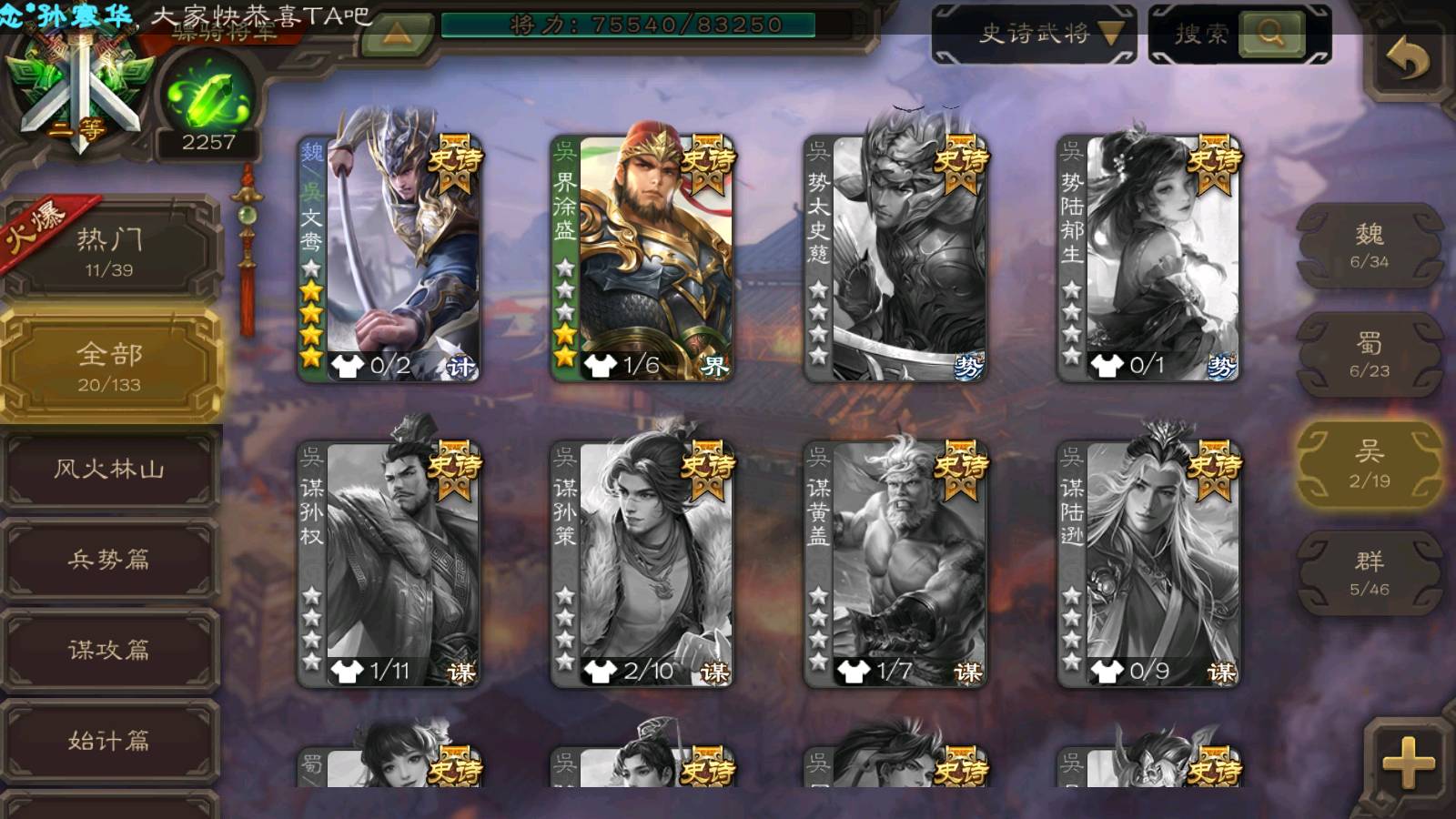The width and height of the screenshot is (1456, 819).
Task: Switch to the 全部 category tab
Action: tap(109, 366)
